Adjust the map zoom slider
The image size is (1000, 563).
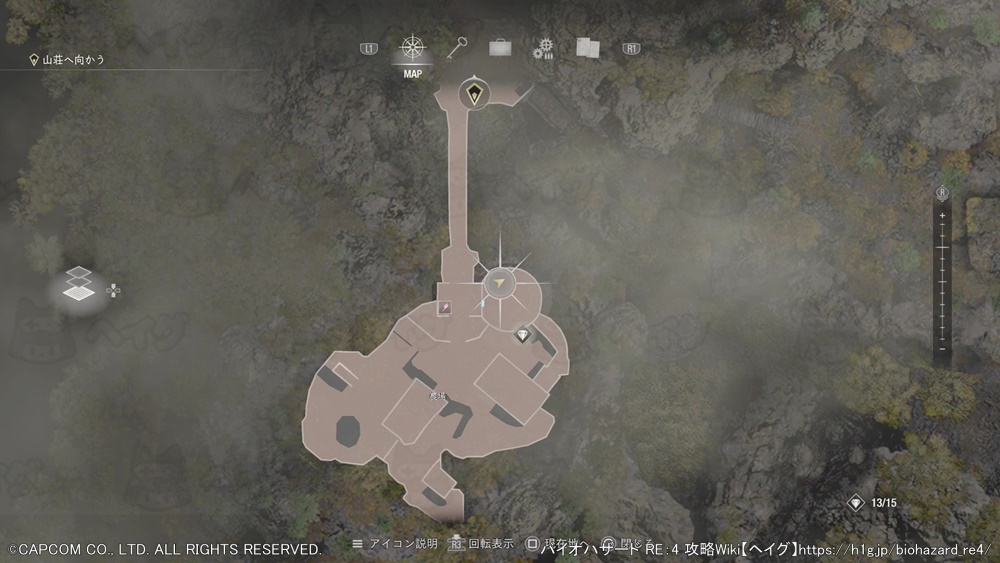(942, 280)
